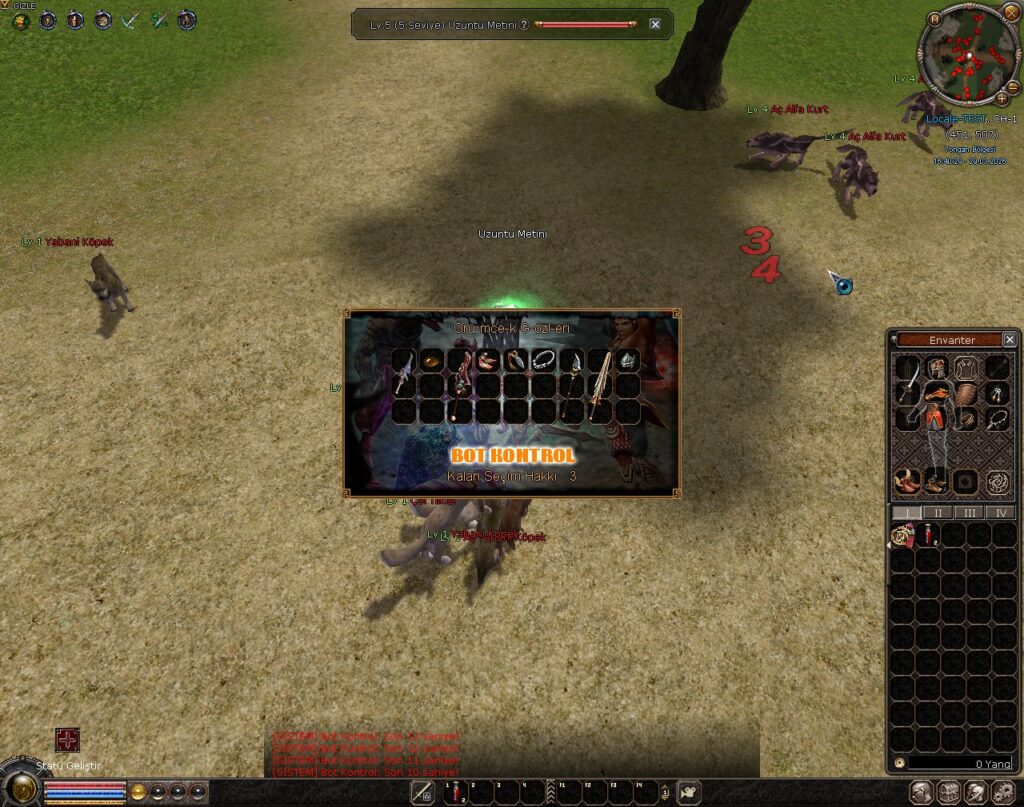Click the red potion in the inventory
The height and width of the screenshot is (807, 1024).
click(929, 536)
